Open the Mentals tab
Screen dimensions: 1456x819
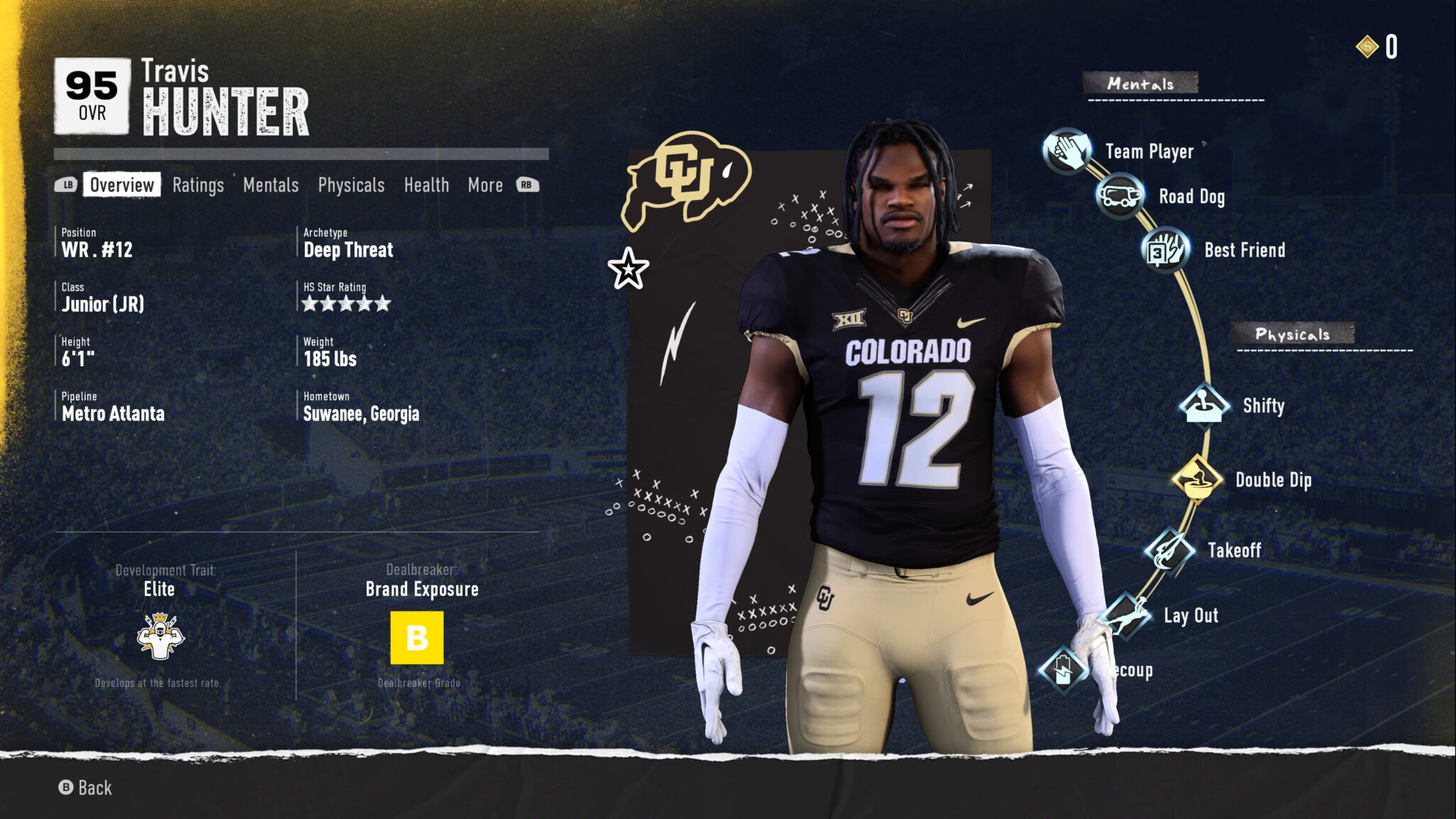(271, 185)
